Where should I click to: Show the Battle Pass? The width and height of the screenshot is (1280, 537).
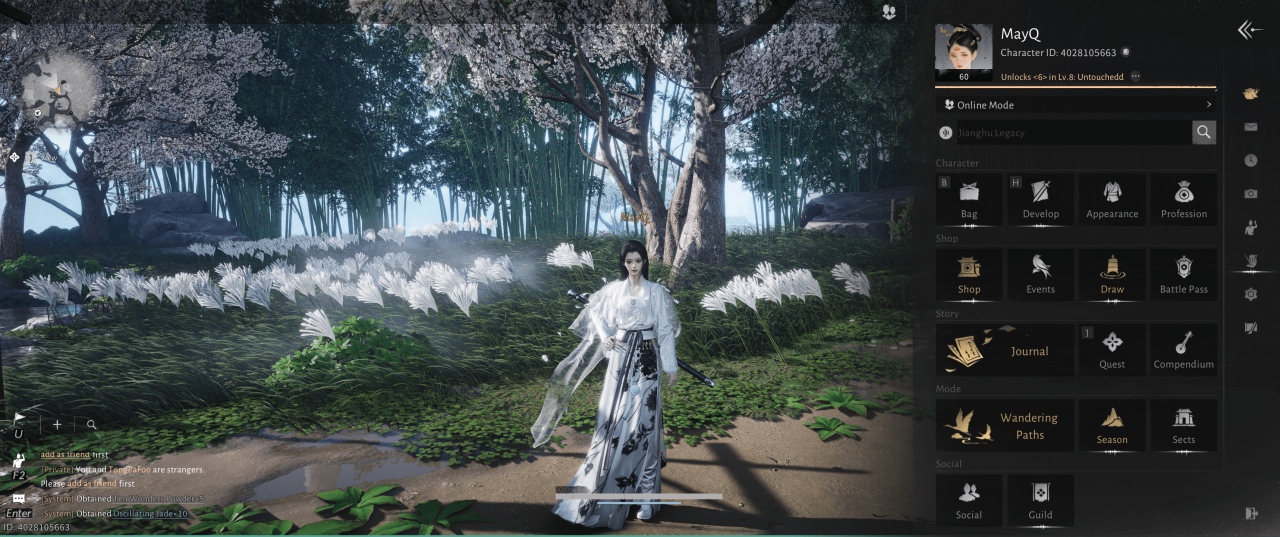click(1183, 274)
